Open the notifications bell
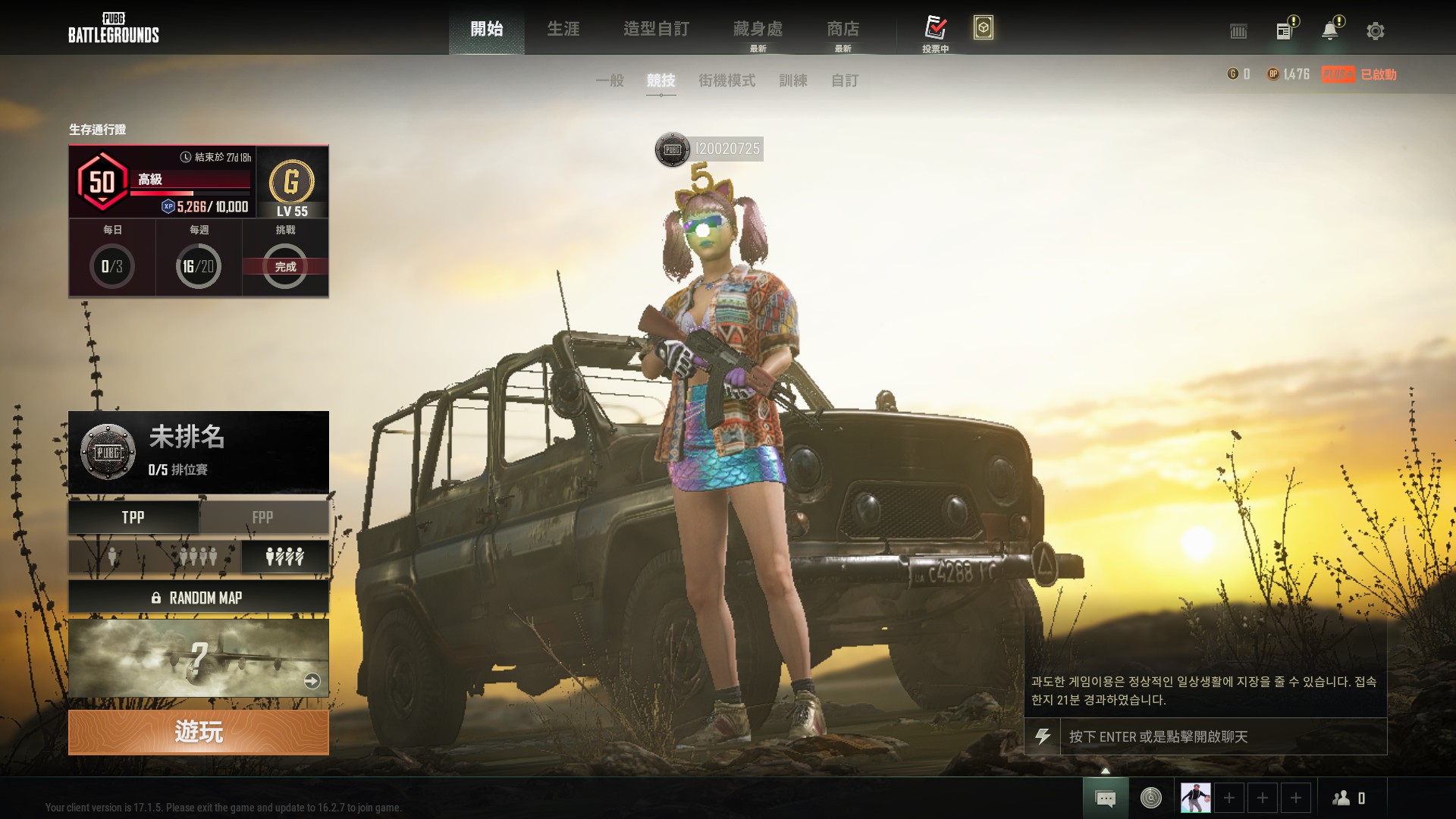Viewport: 1456px width, 819px height. coord(1330,31)
